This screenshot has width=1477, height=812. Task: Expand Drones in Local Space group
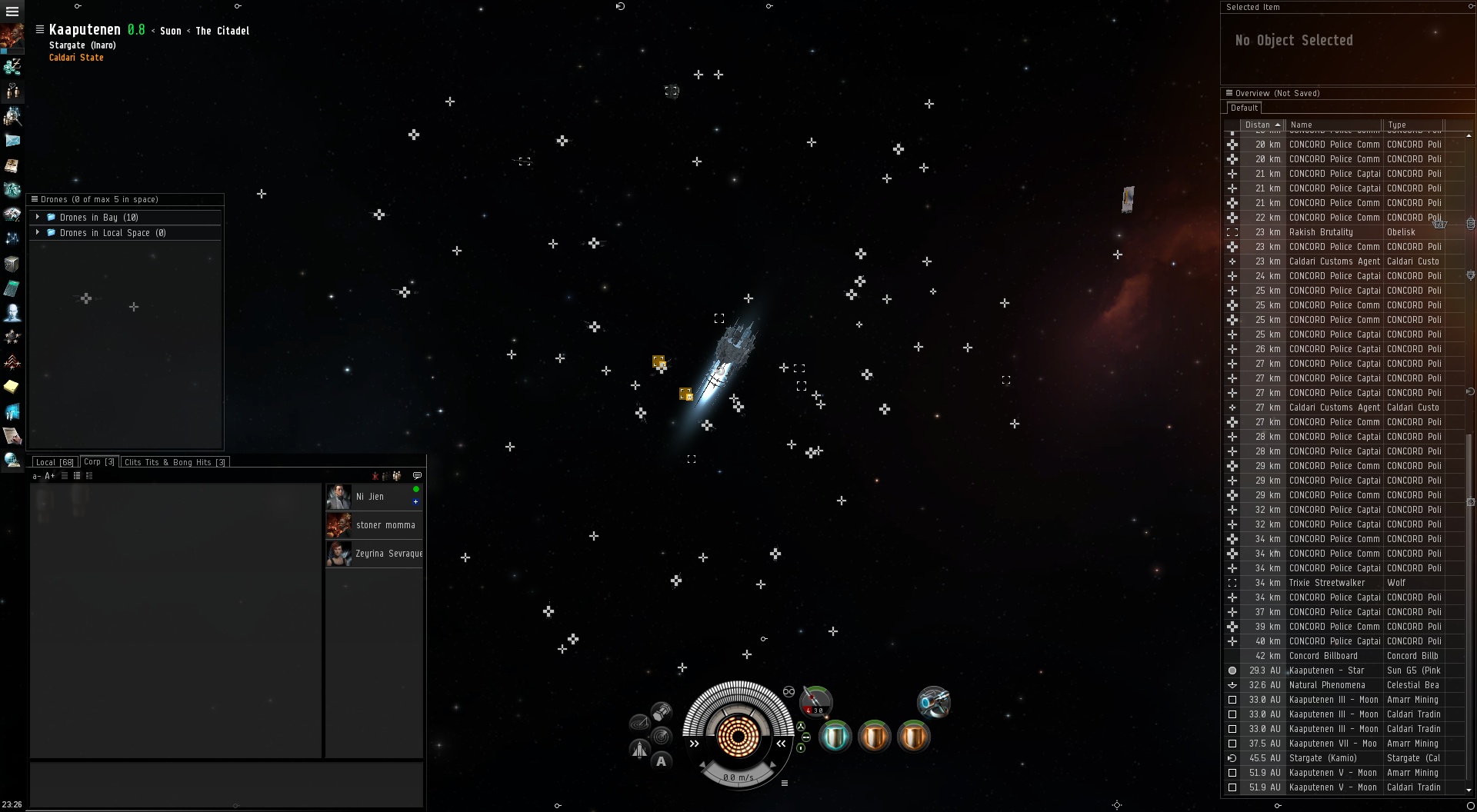coord(38,233)
